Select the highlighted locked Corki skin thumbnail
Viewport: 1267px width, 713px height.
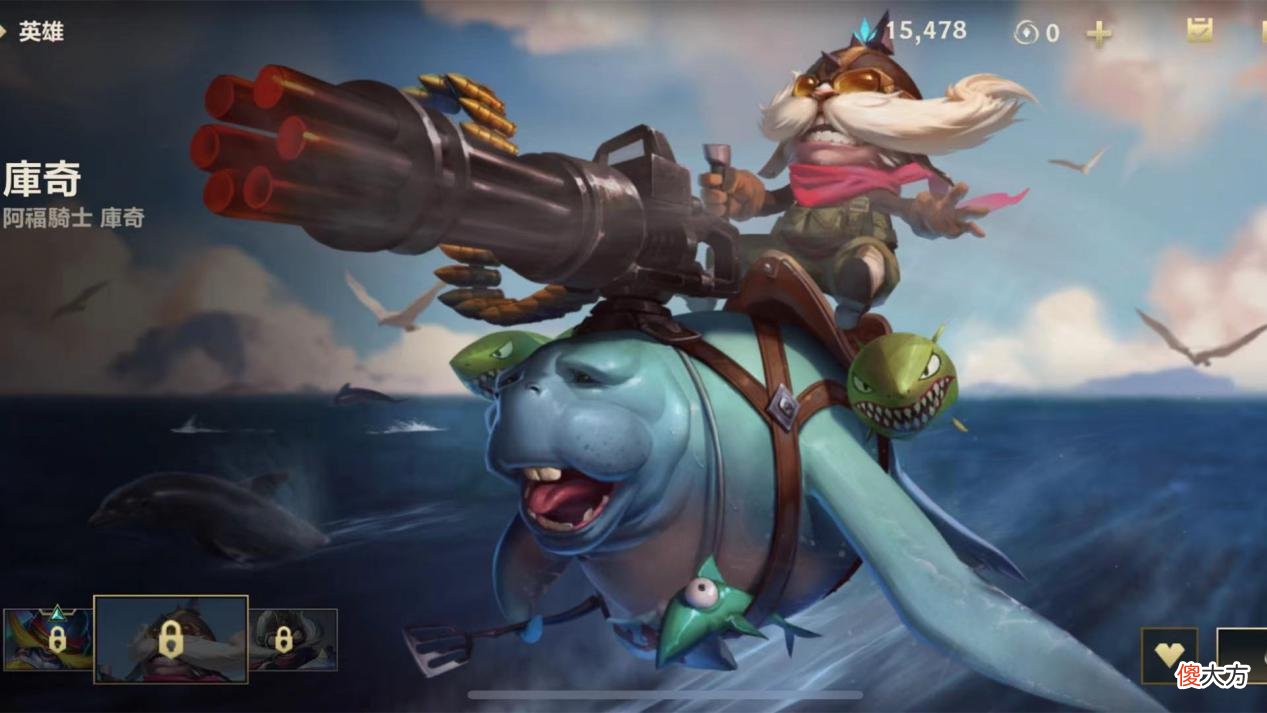click(171, 639)
